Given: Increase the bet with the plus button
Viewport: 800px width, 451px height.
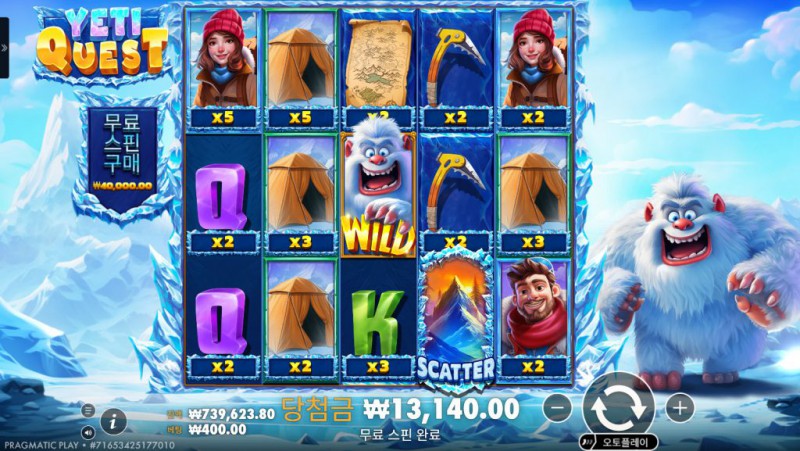Looking at the screenshot, I should pos(679,408).
